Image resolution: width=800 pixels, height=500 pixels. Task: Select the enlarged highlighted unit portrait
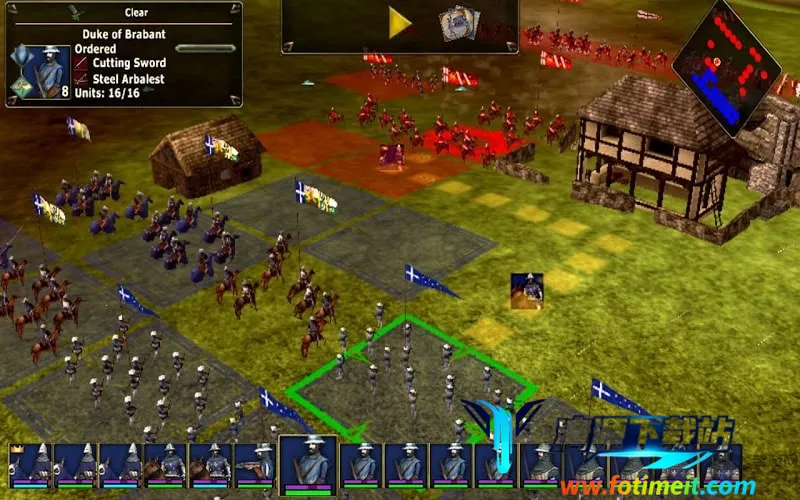pos(307,465)
